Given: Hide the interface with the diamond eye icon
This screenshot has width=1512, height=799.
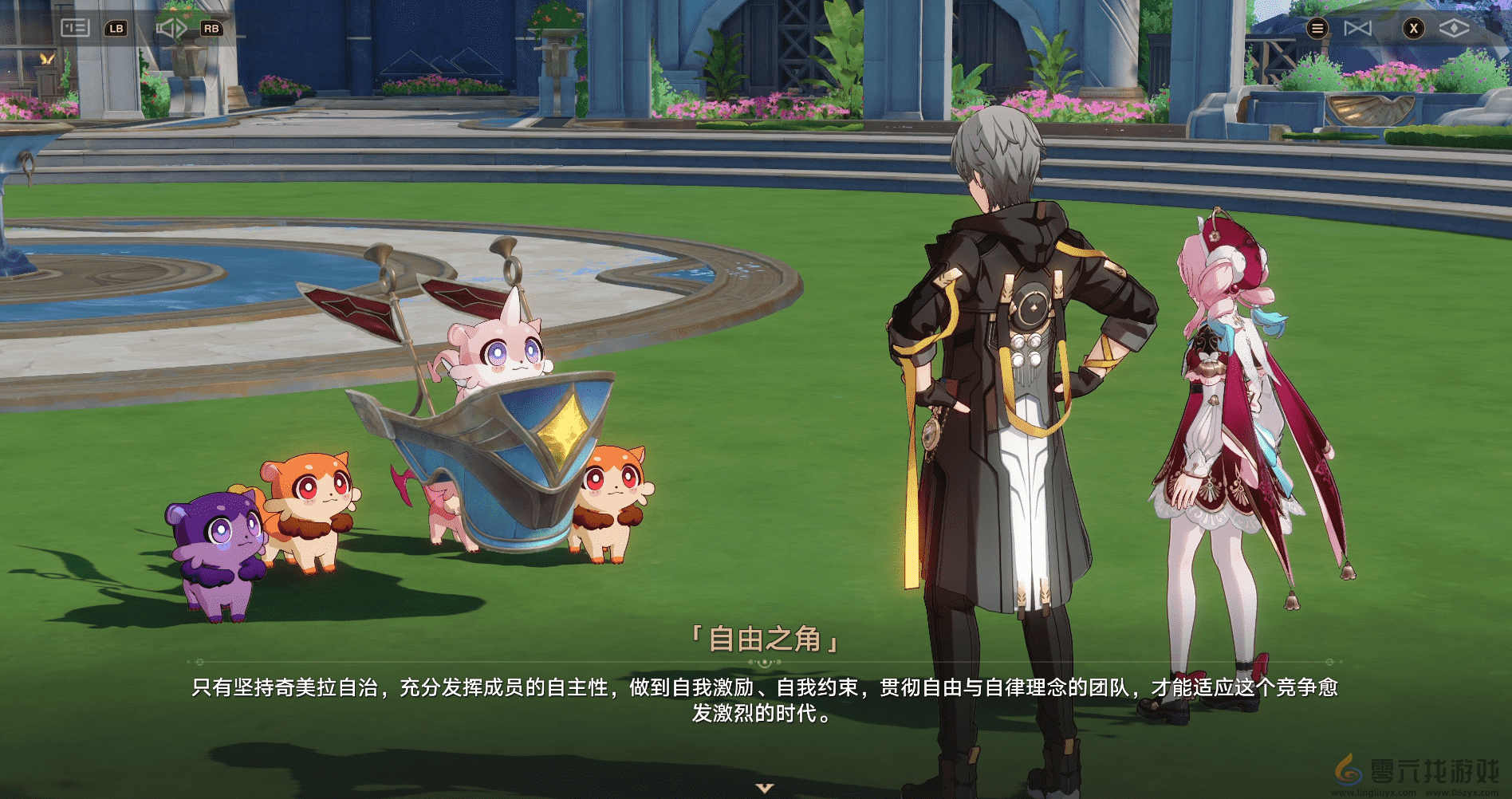Looking at the screenshot, I should pos(1454,29).
